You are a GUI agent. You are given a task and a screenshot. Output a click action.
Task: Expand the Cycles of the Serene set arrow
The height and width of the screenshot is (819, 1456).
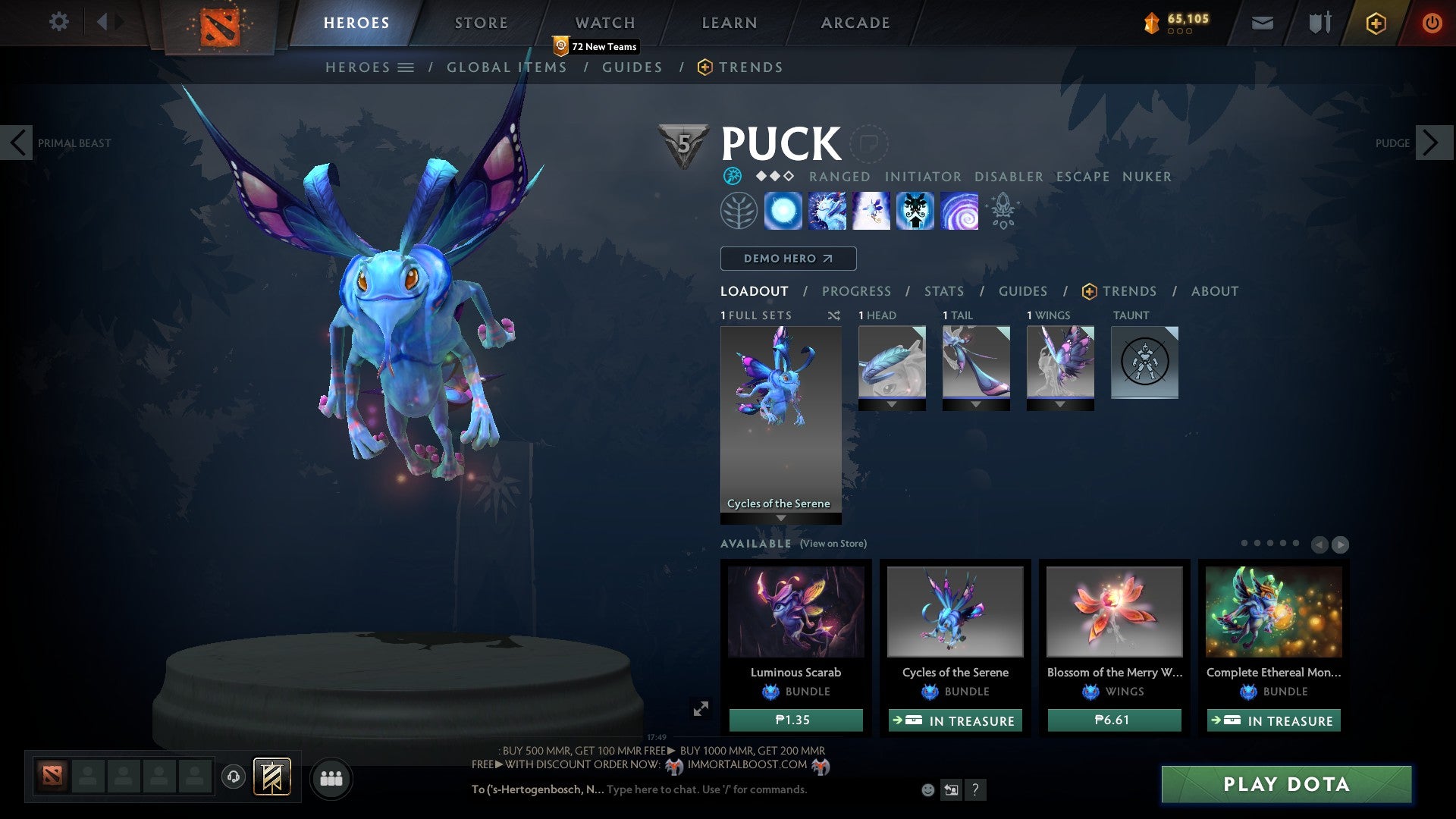[x=780, y=516]
